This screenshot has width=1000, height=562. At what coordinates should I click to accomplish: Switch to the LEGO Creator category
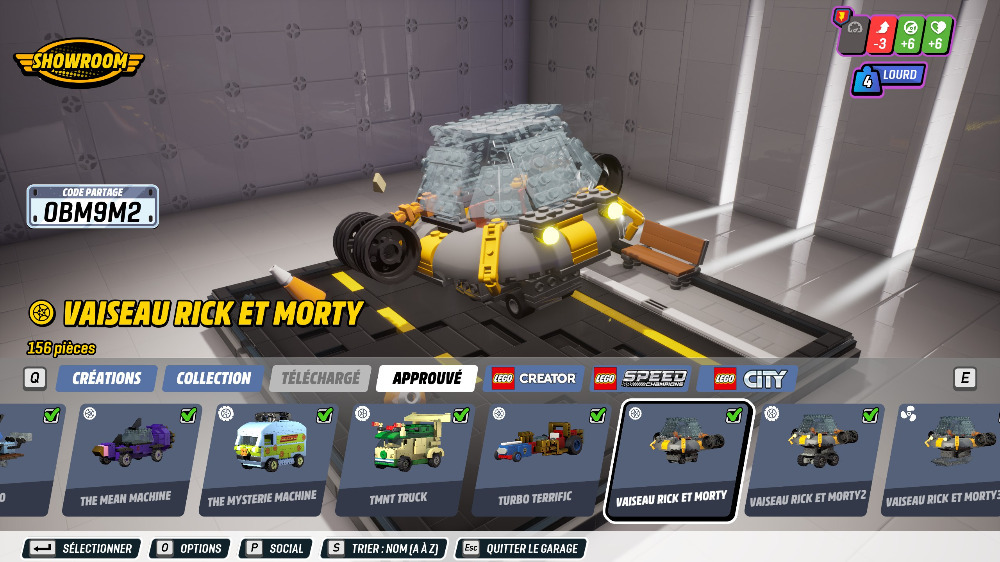pos(534,378)
